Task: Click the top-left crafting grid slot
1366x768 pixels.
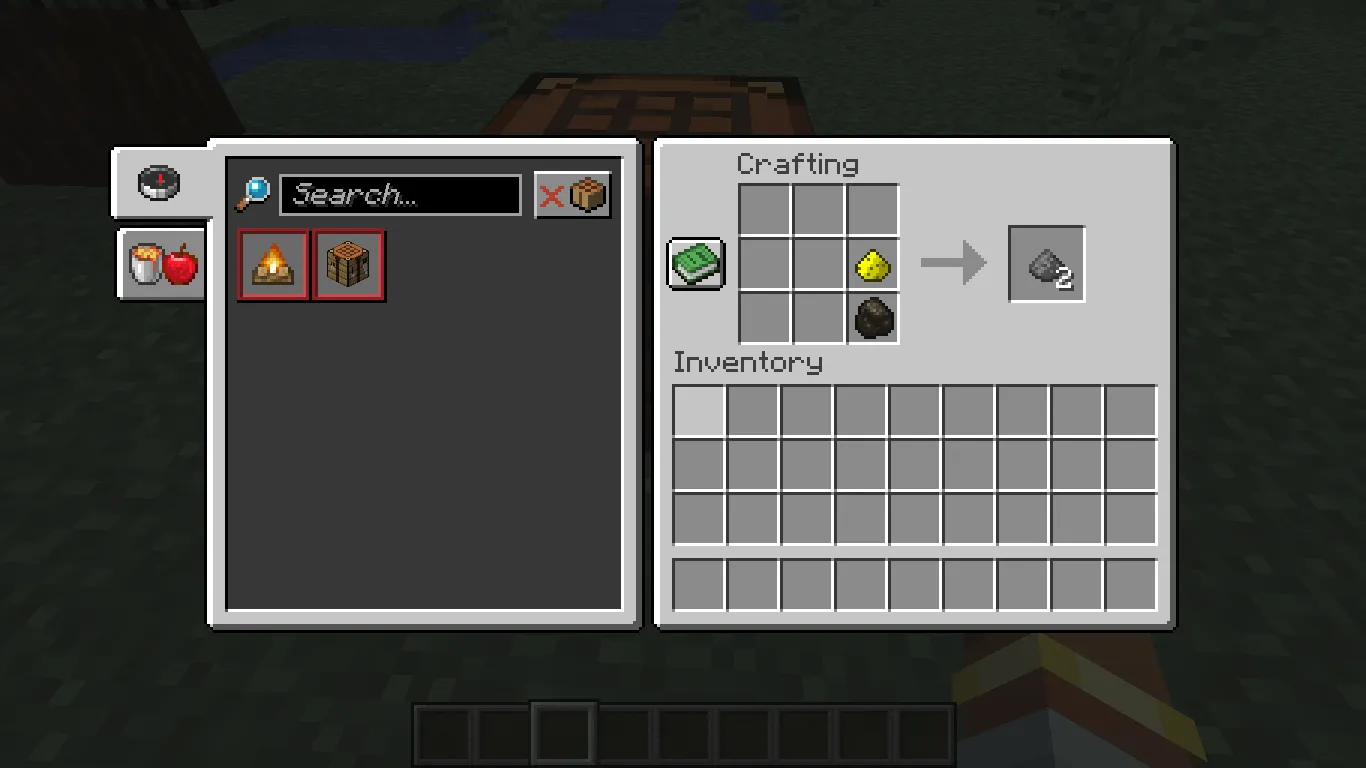Action: click(x=763, y=210)
